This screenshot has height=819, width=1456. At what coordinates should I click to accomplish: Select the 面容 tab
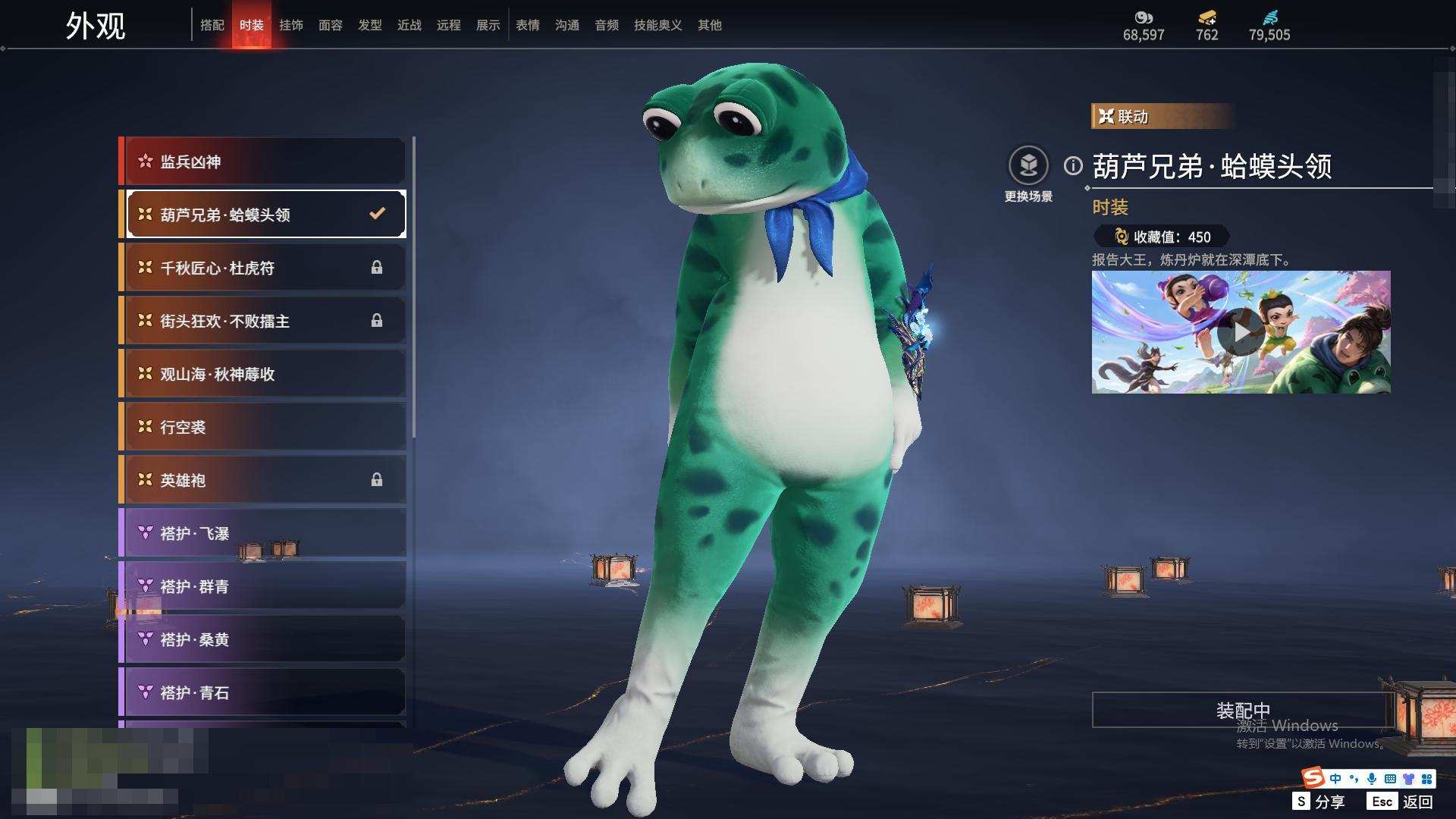[331, 25]
